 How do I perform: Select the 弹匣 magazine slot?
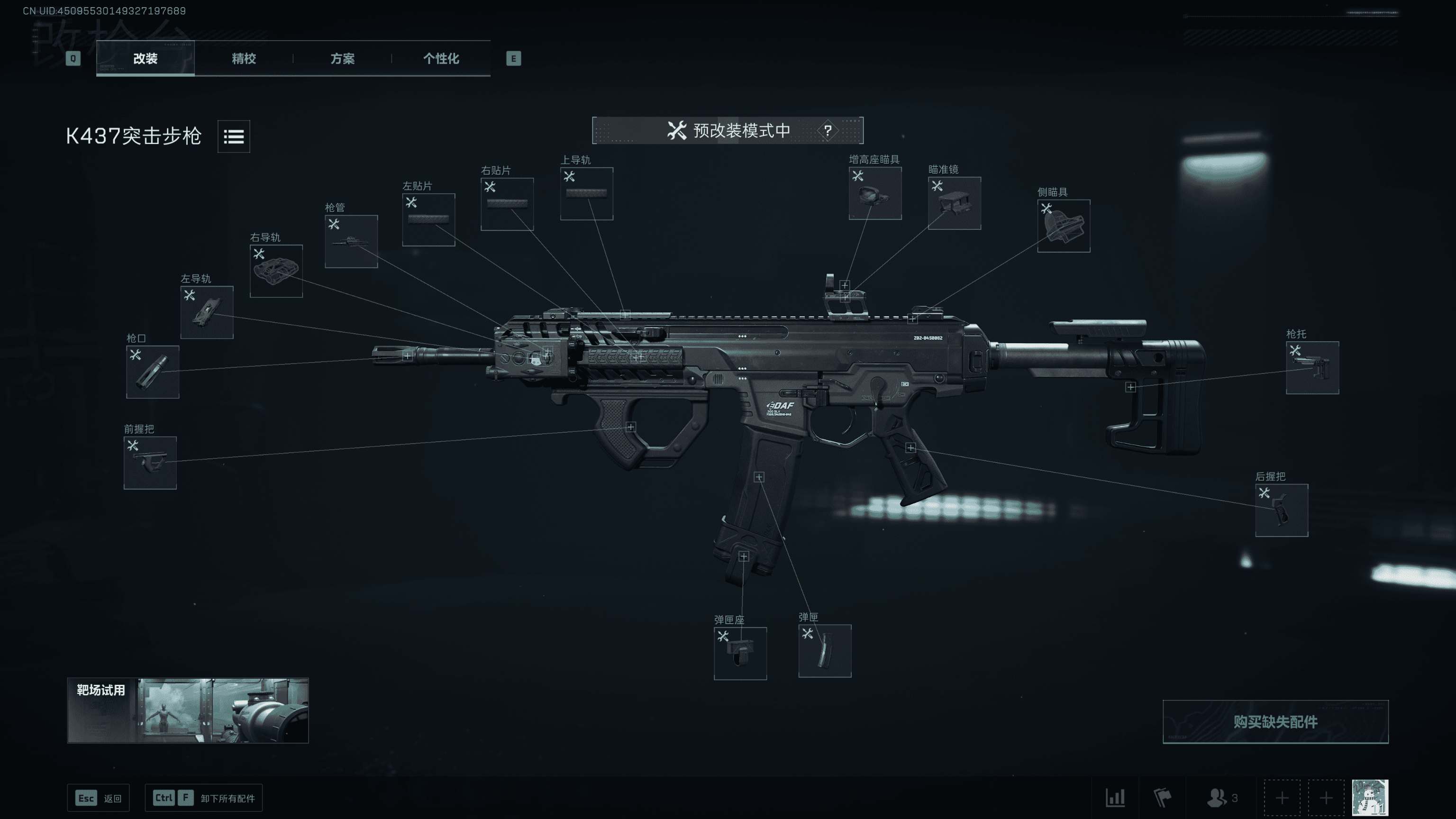point(824,651)
